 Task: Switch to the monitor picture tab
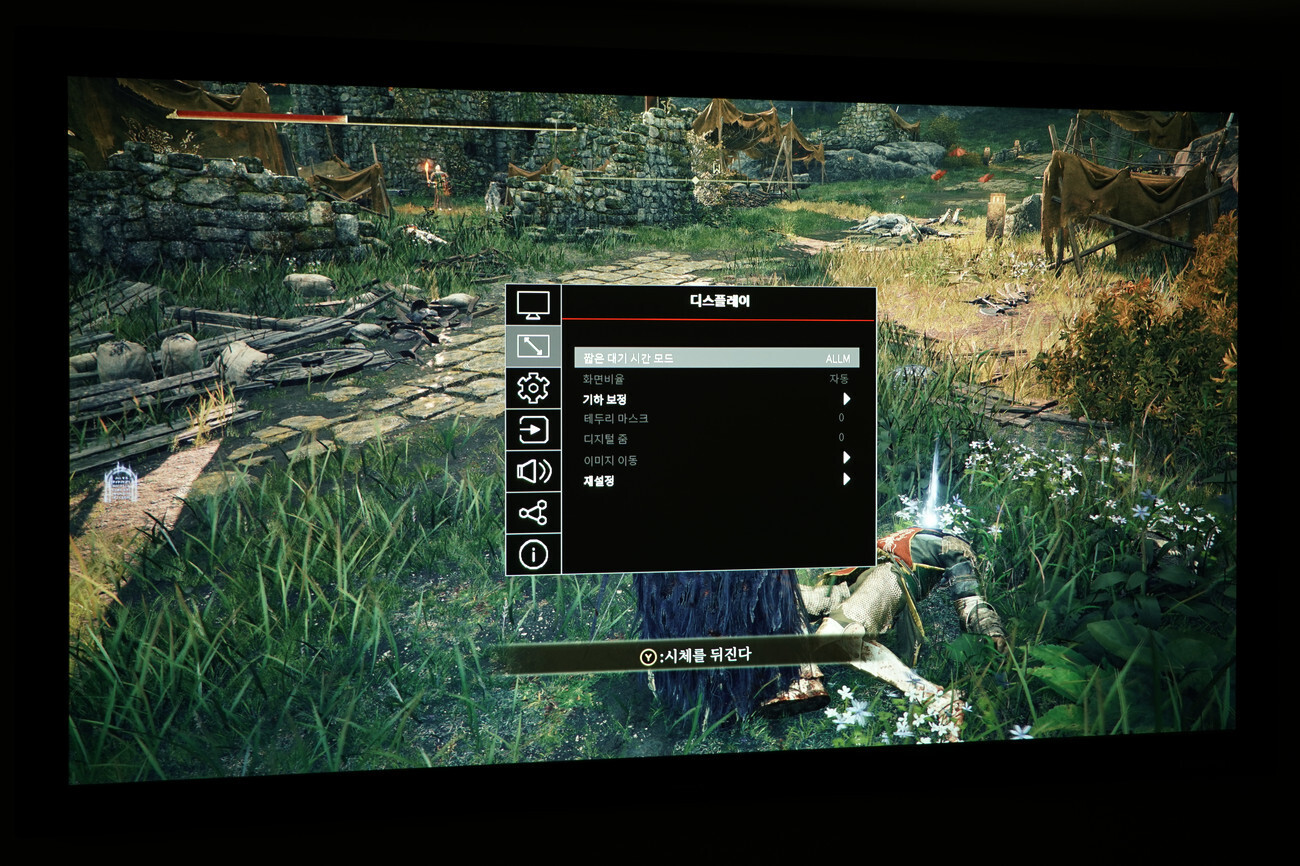point(533,305)
